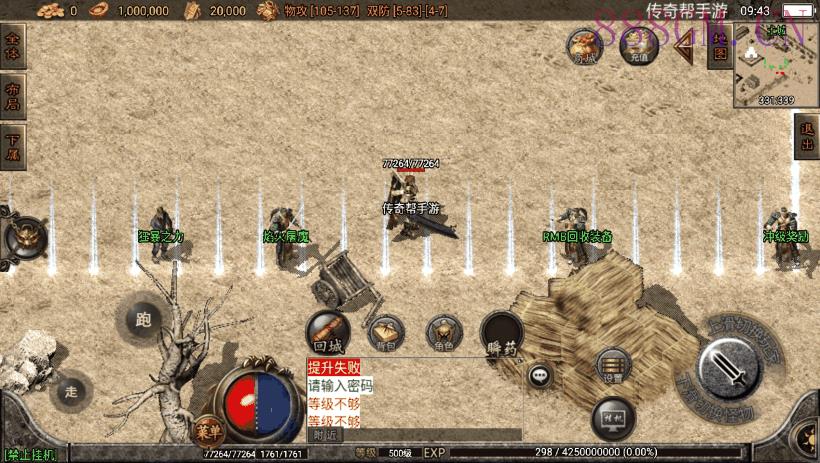Open the 角色 character sheet
The height and width of the screenshot is (463, 820).
[x=444, y=332]
